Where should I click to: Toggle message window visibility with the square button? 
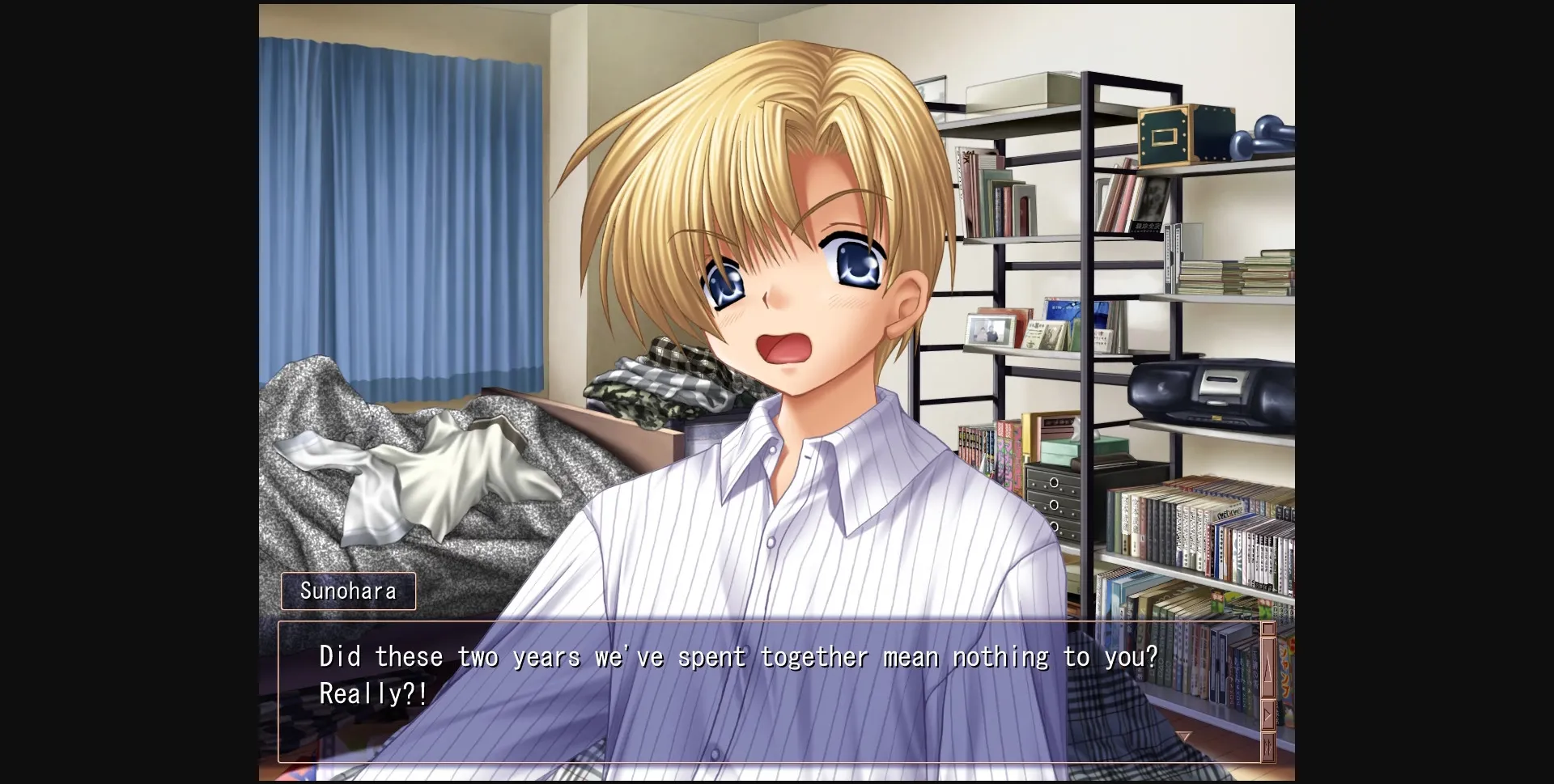1268,628
